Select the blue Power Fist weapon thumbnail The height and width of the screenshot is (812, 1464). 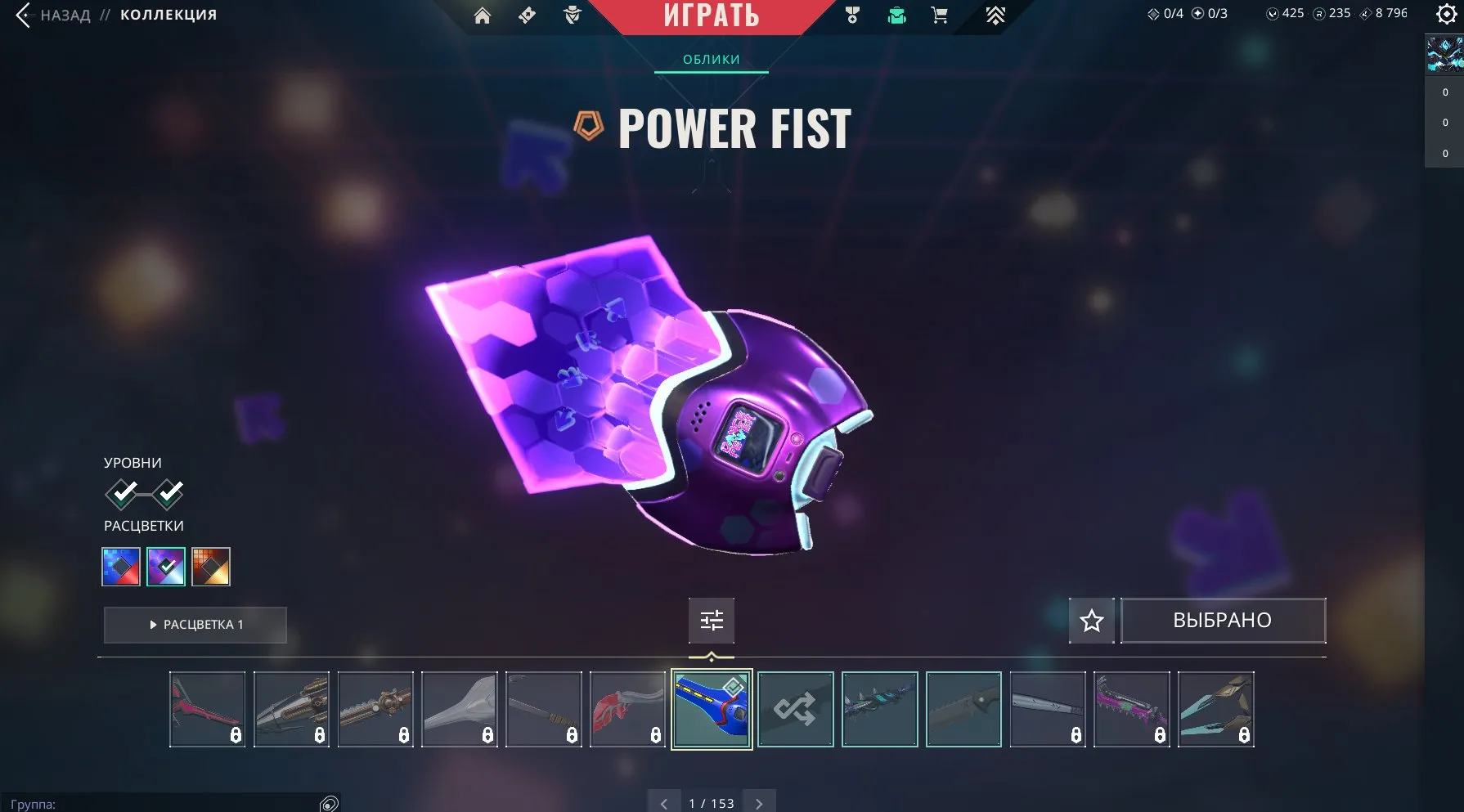(711, 709)
